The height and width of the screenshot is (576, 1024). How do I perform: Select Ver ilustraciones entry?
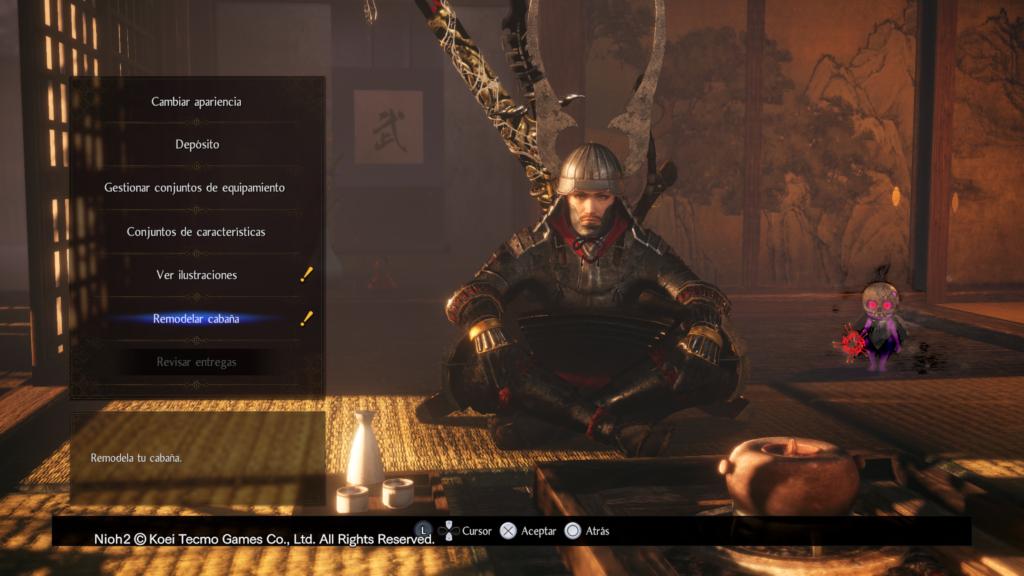196,275
